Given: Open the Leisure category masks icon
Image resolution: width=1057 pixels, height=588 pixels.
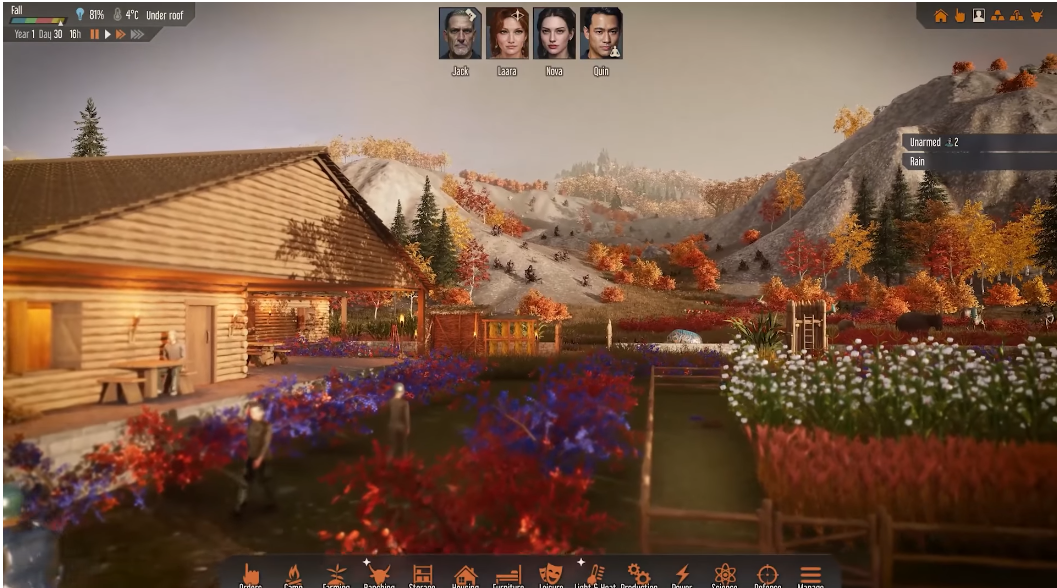Looking at the screenshot, I should pos(551,575).
